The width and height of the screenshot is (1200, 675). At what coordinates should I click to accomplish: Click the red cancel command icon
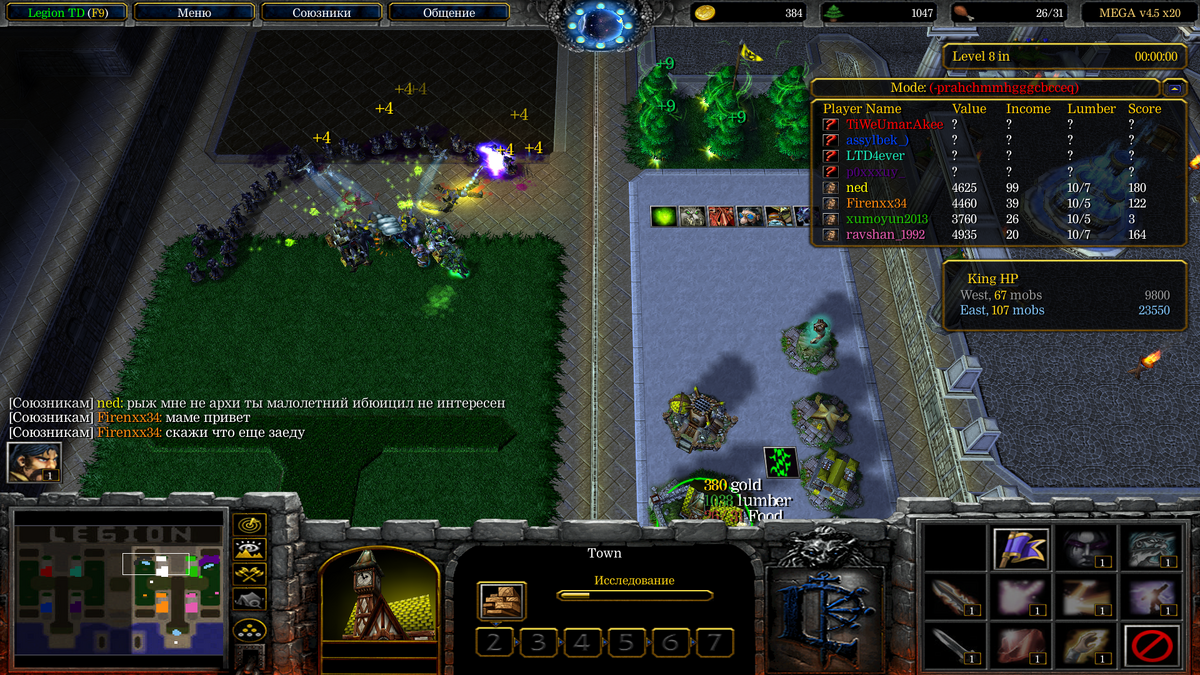(1150, 645)
